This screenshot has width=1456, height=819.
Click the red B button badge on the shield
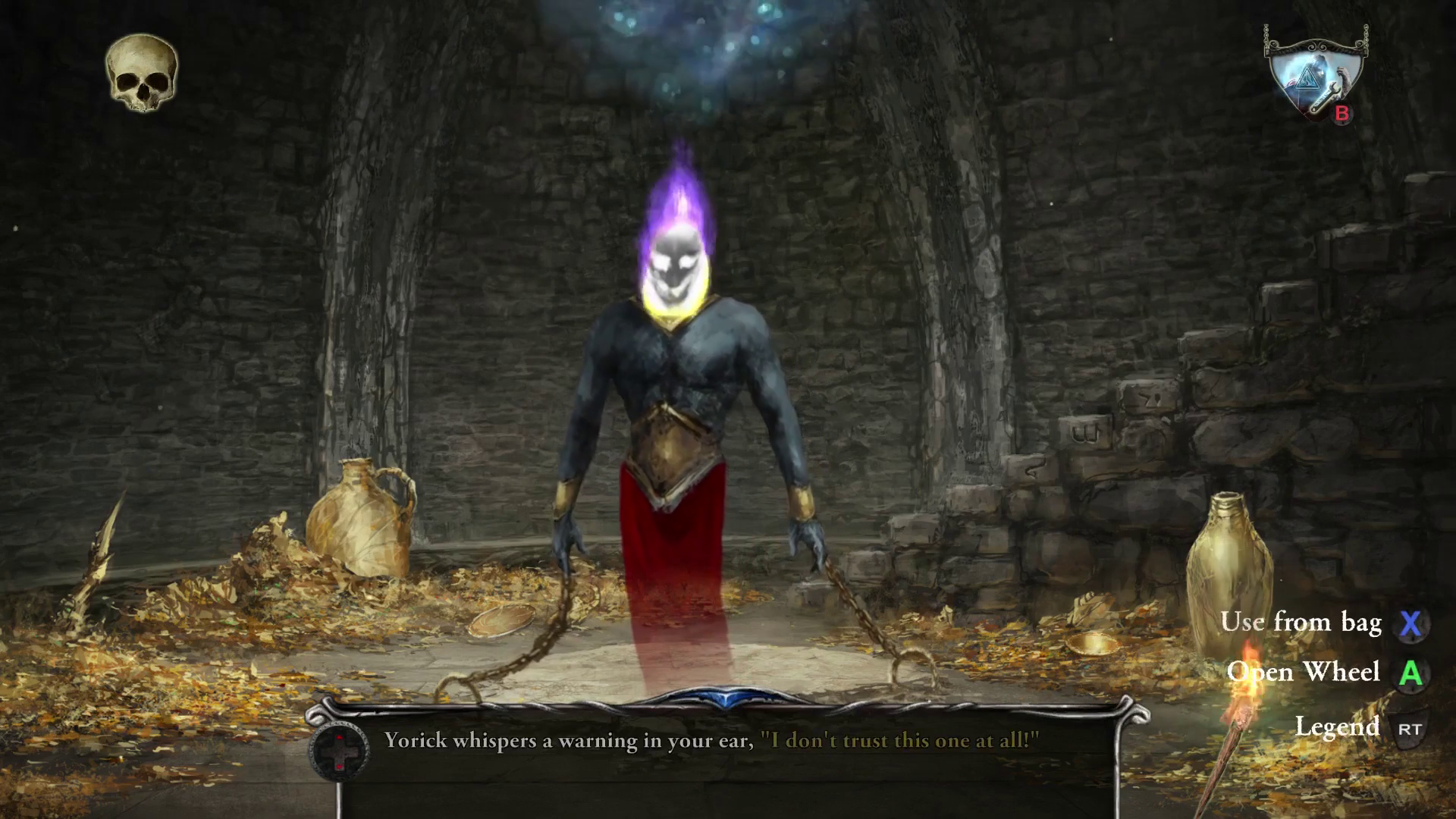1342,114
